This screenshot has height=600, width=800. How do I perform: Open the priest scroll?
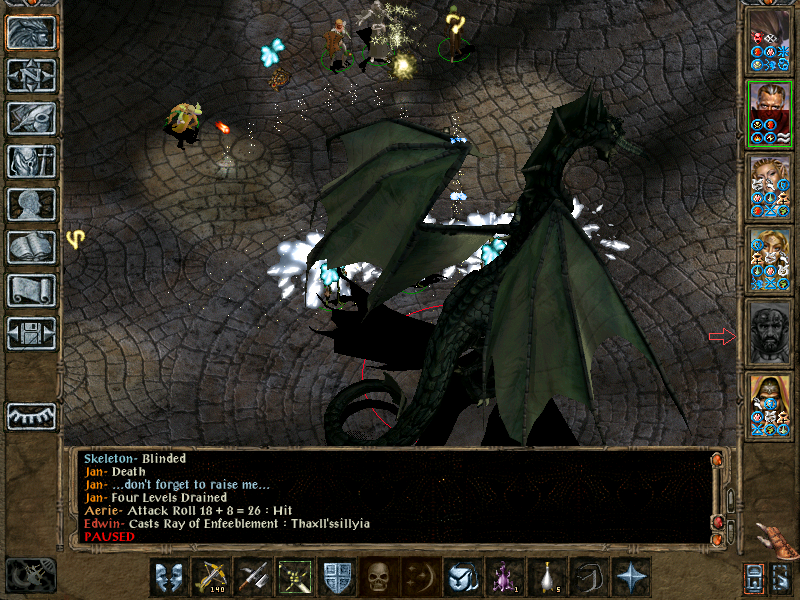point(31,290)
